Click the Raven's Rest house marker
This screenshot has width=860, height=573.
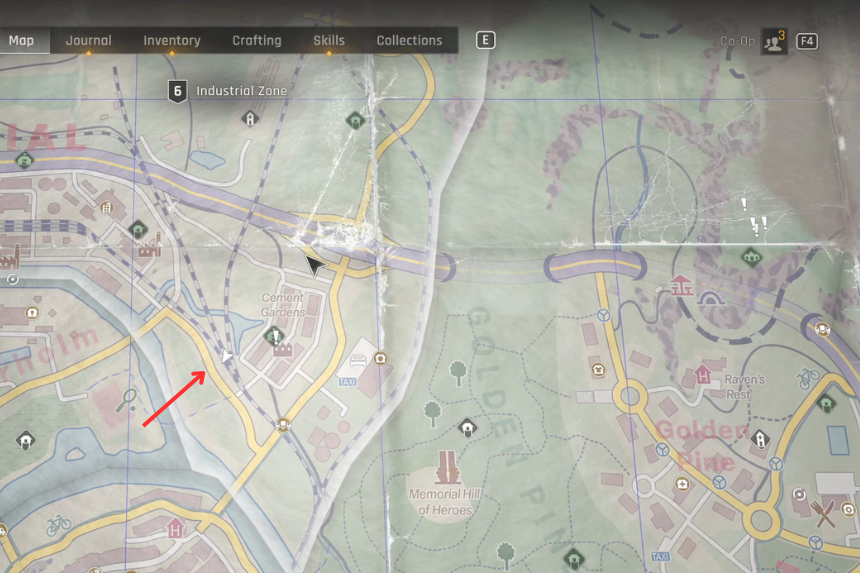point(703,376)
